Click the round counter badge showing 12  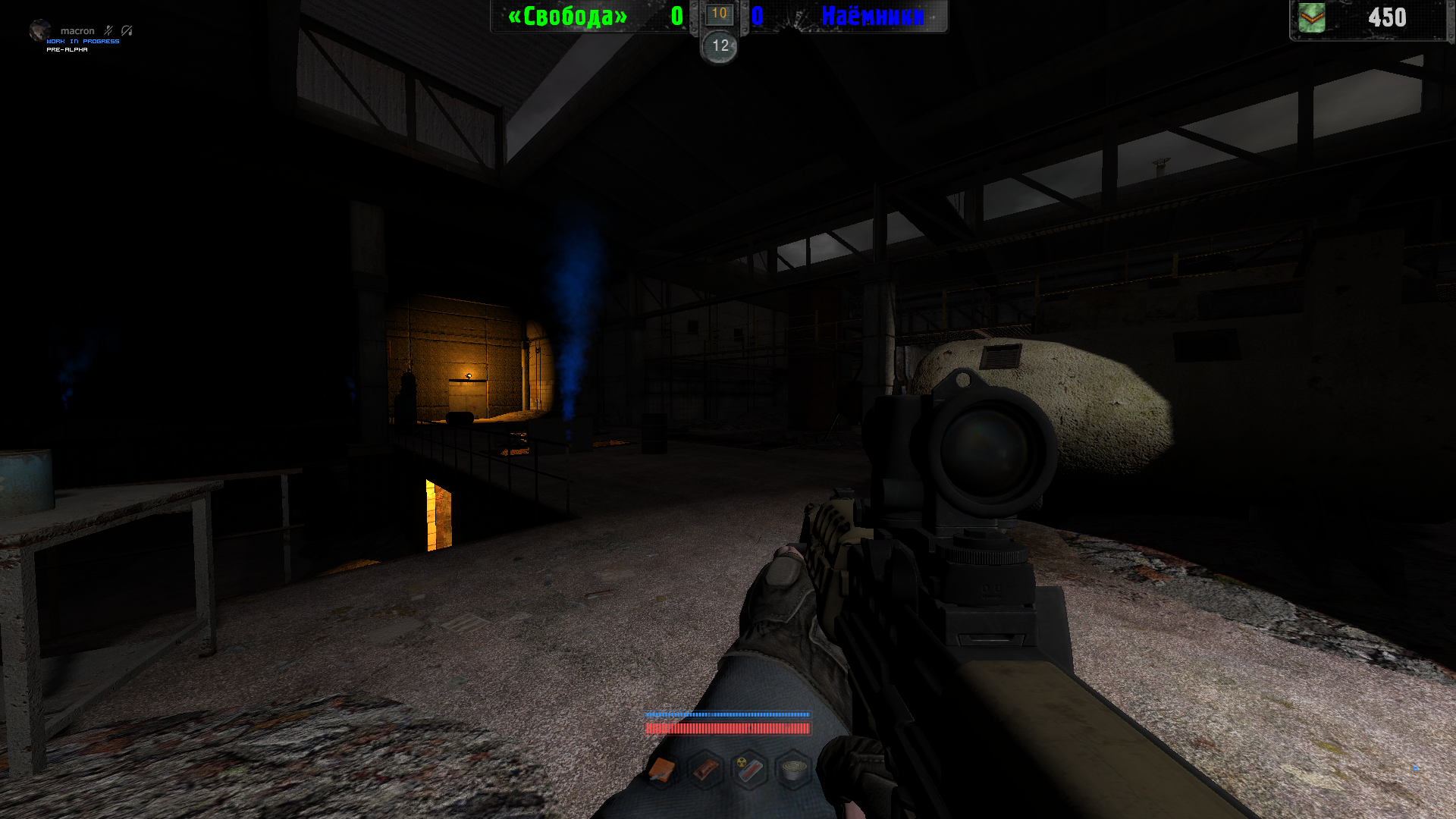[717, 47]
